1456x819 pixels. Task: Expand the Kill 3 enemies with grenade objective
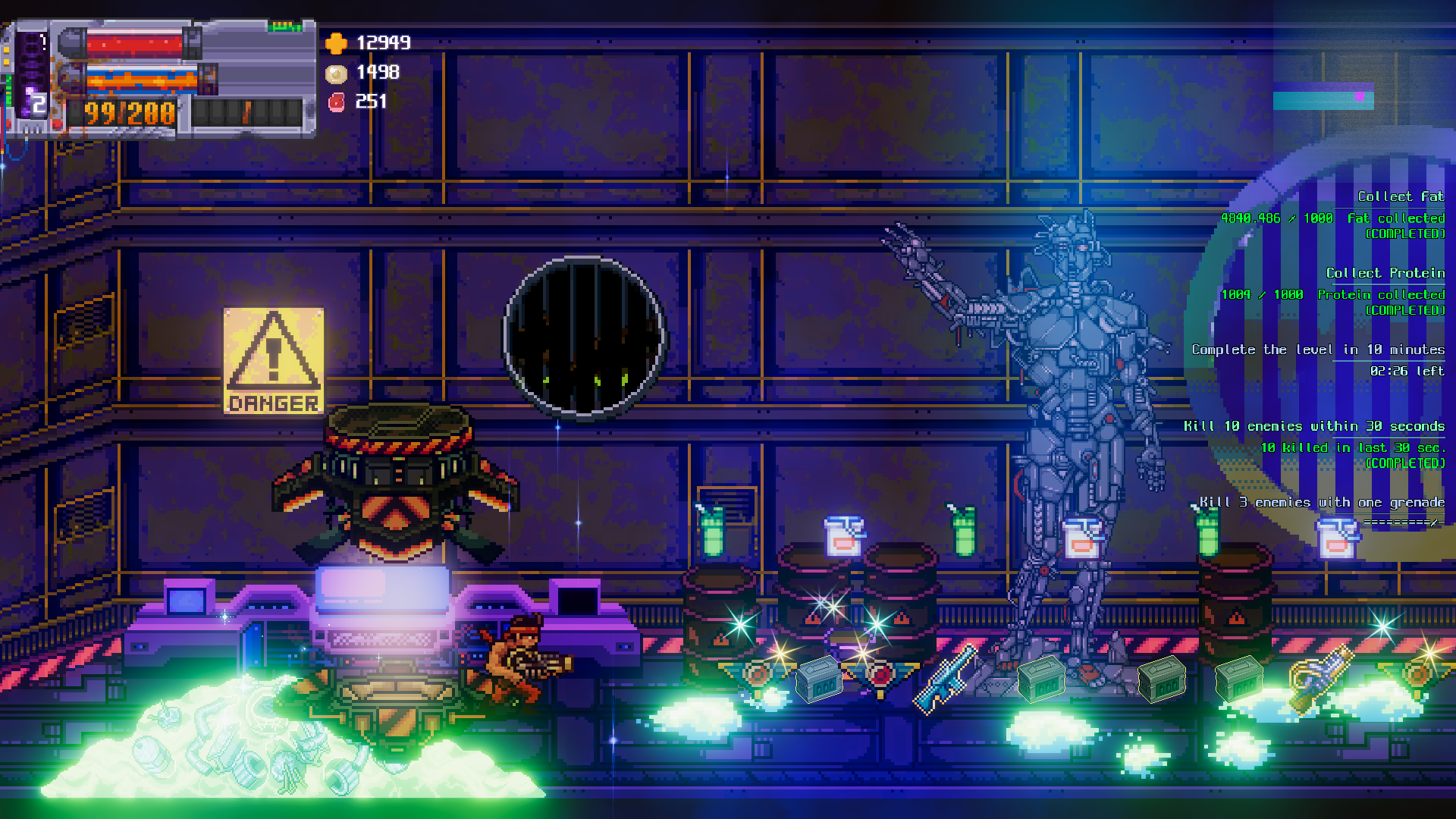(x=1322, y=502)
